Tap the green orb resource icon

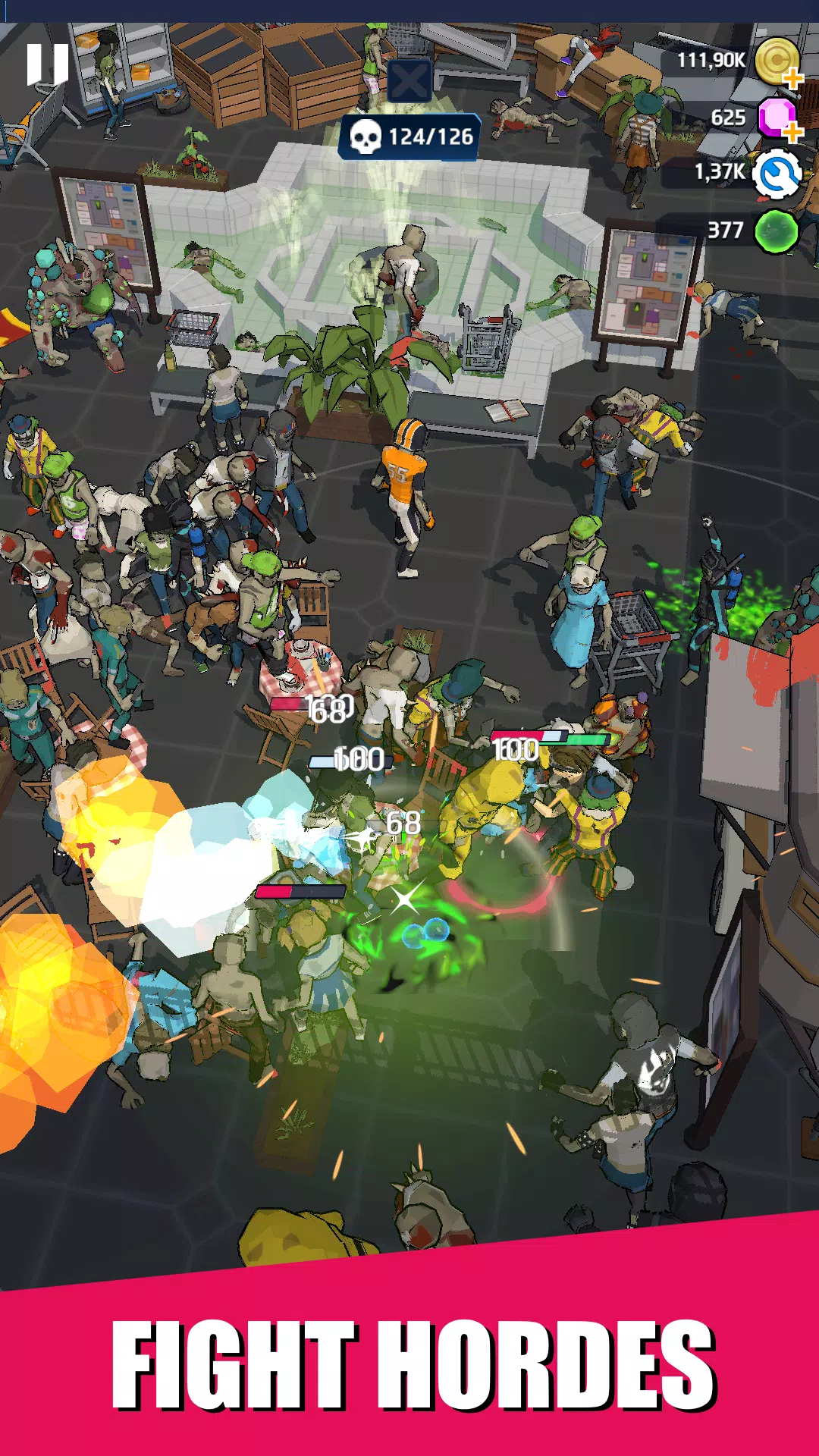(777, 231)
